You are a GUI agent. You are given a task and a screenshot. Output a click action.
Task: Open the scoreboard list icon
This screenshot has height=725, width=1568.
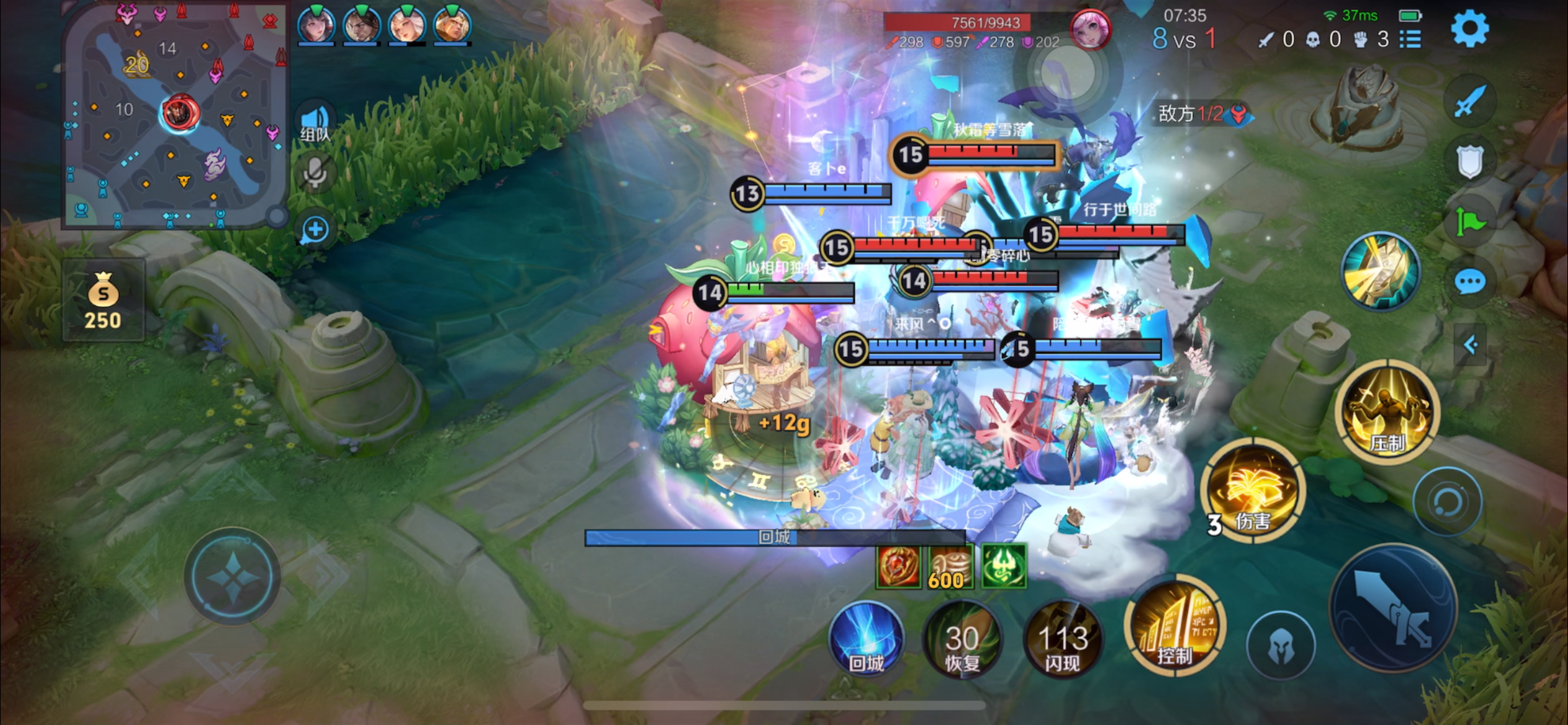click(1411, 40)
